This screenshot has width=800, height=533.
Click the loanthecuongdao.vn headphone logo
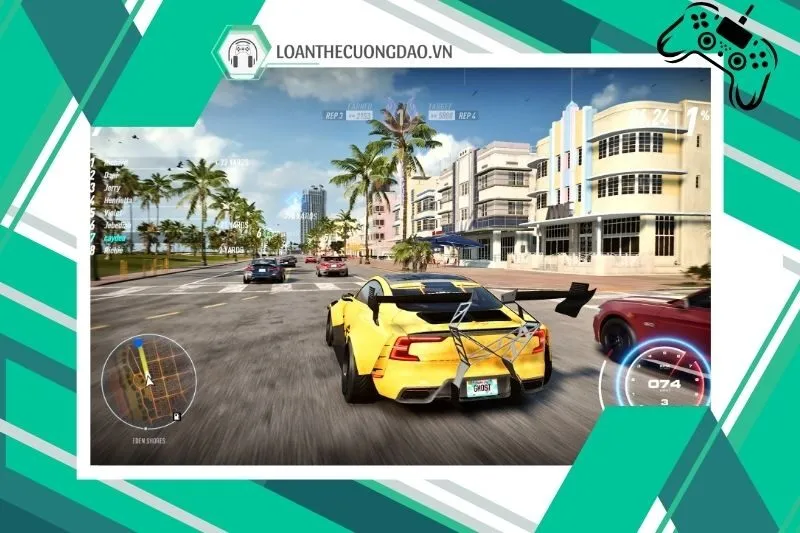[x=241, y=52]
